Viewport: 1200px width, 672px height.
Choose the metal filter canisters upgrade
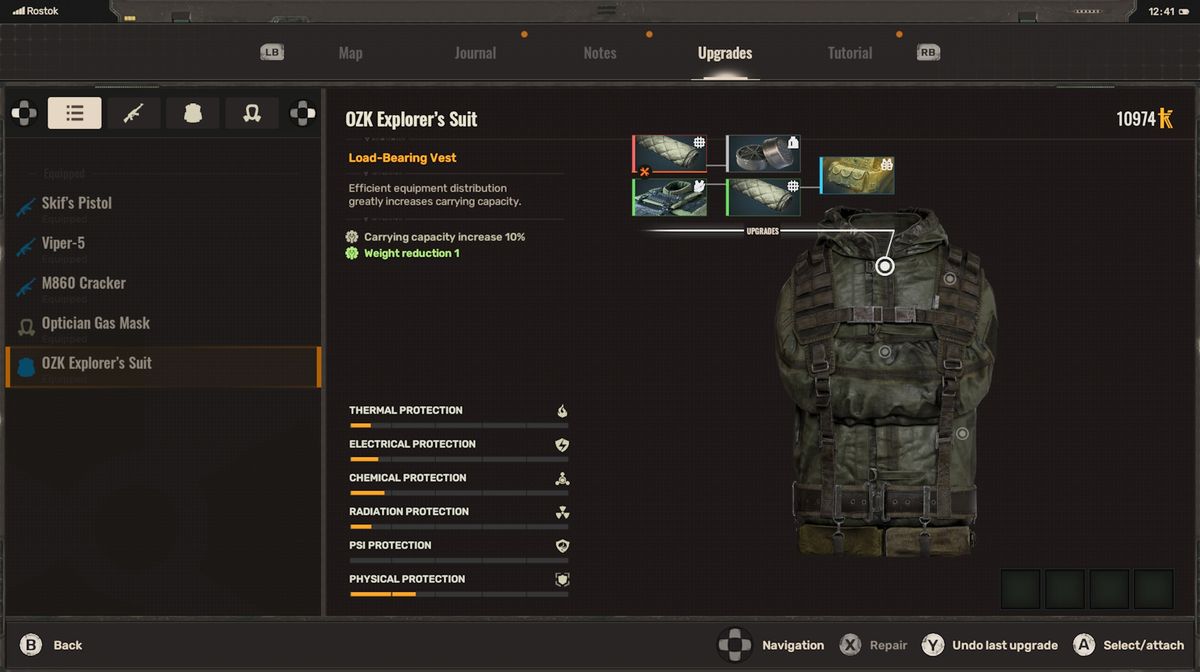click(x=763, y=154)
